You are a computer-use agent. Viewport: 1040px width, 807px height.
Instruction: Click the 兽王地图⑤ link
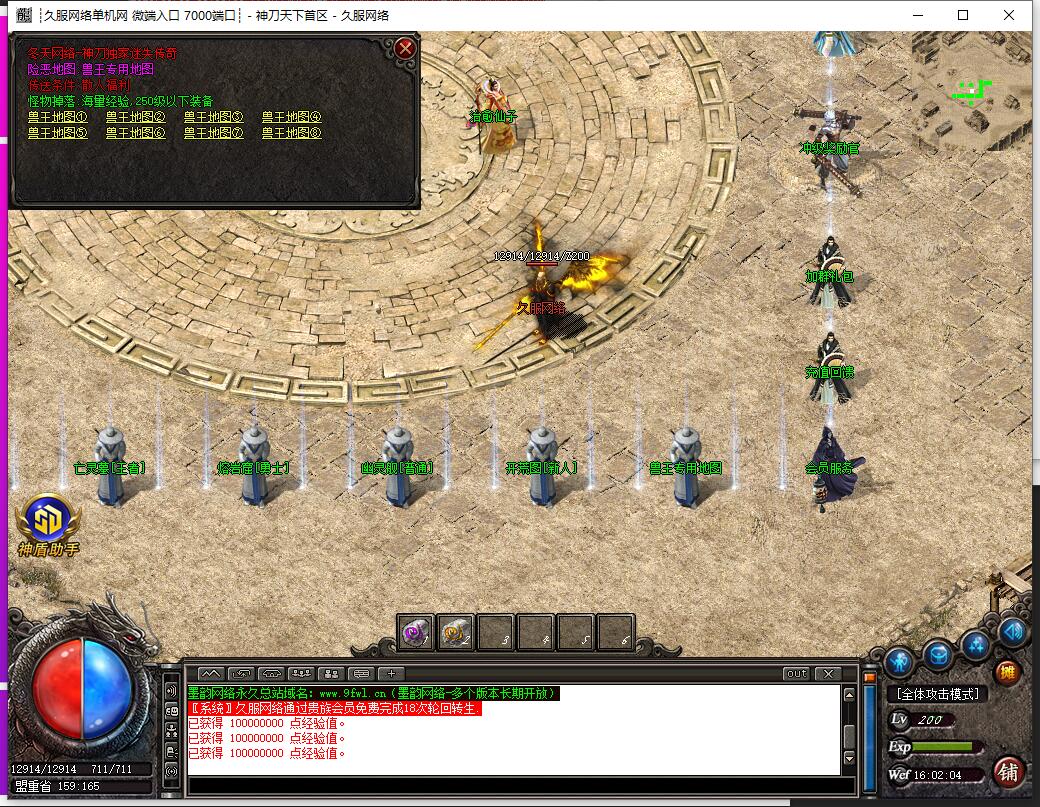click(x=57, y=132)
